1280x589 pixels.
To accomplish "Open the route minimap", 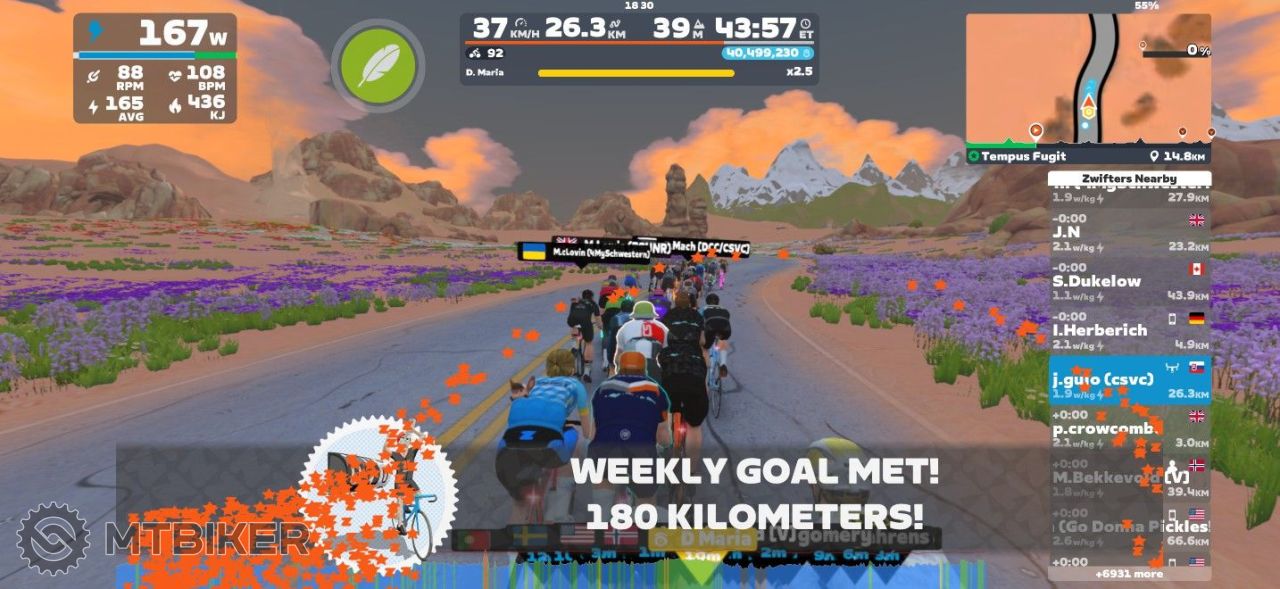I will [x=1087, y=78].
